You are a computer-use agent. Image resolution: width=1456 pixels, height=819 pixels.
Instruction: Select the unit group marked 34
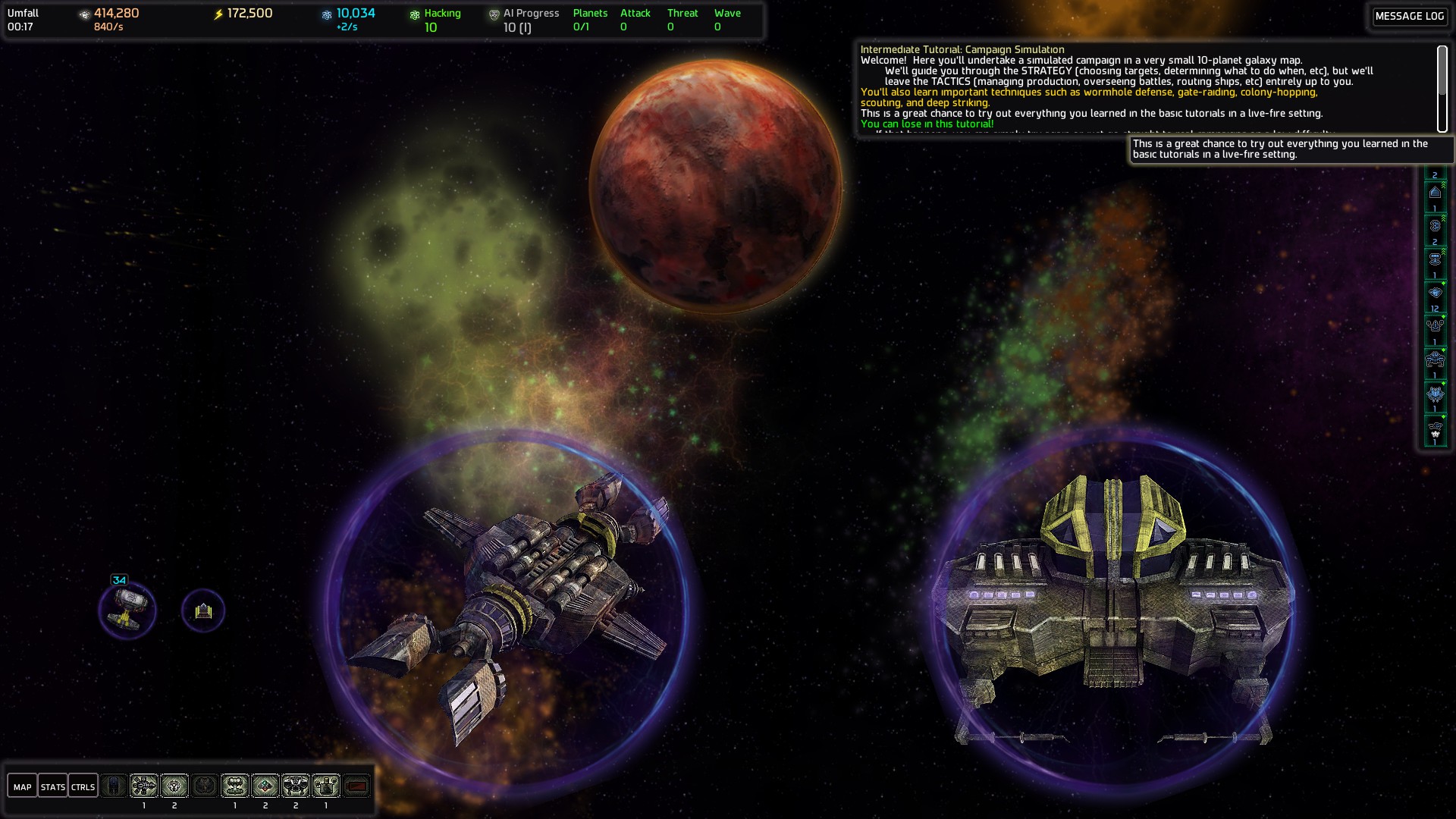[127, 610]
